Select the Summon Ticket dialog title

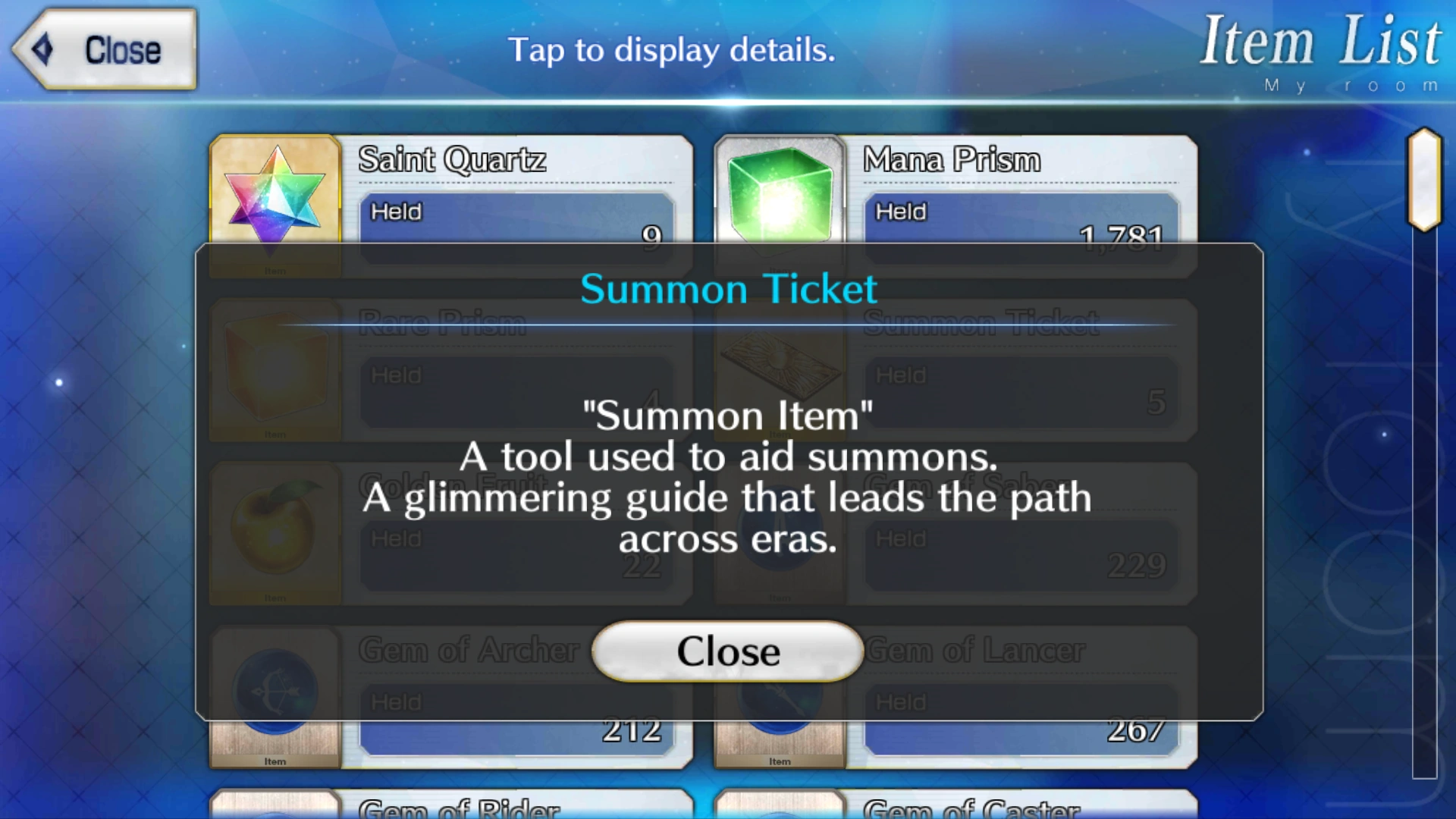(x=726, y=288)
